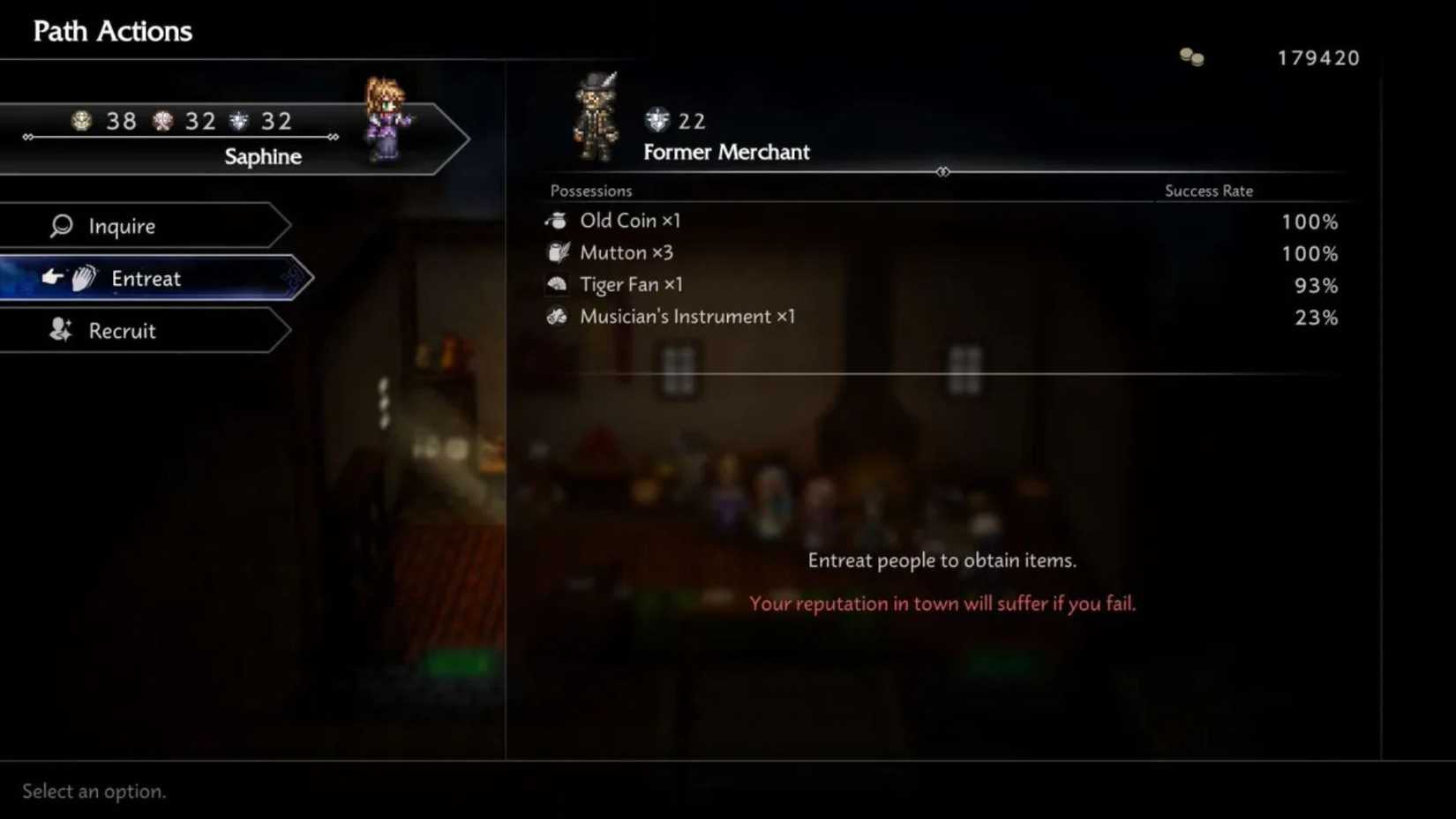
Task: Click the Tiger Fan item icon
Action: tap(557, 284)
